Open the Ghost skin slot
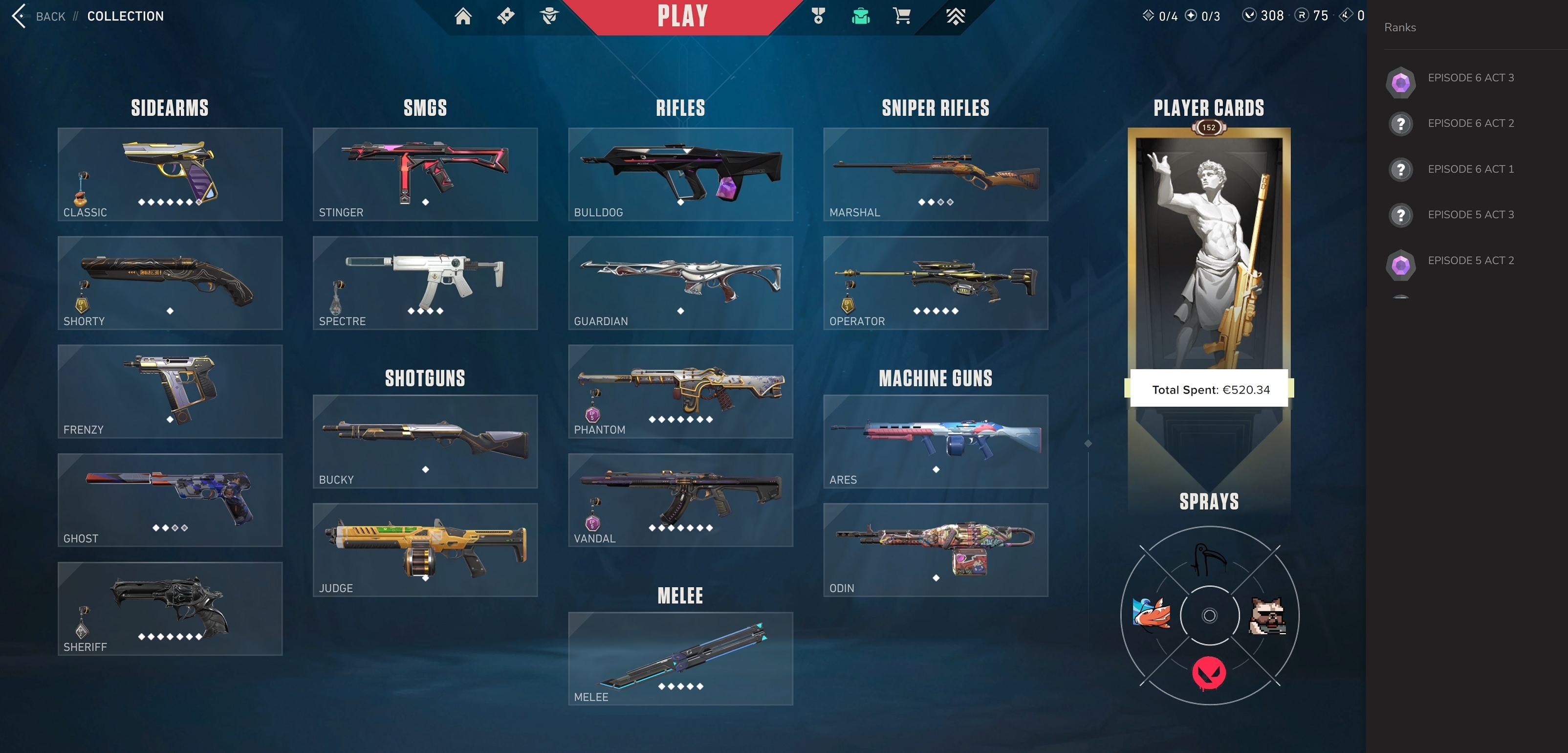The image size is (1568, 753). (x=170, y=500)
